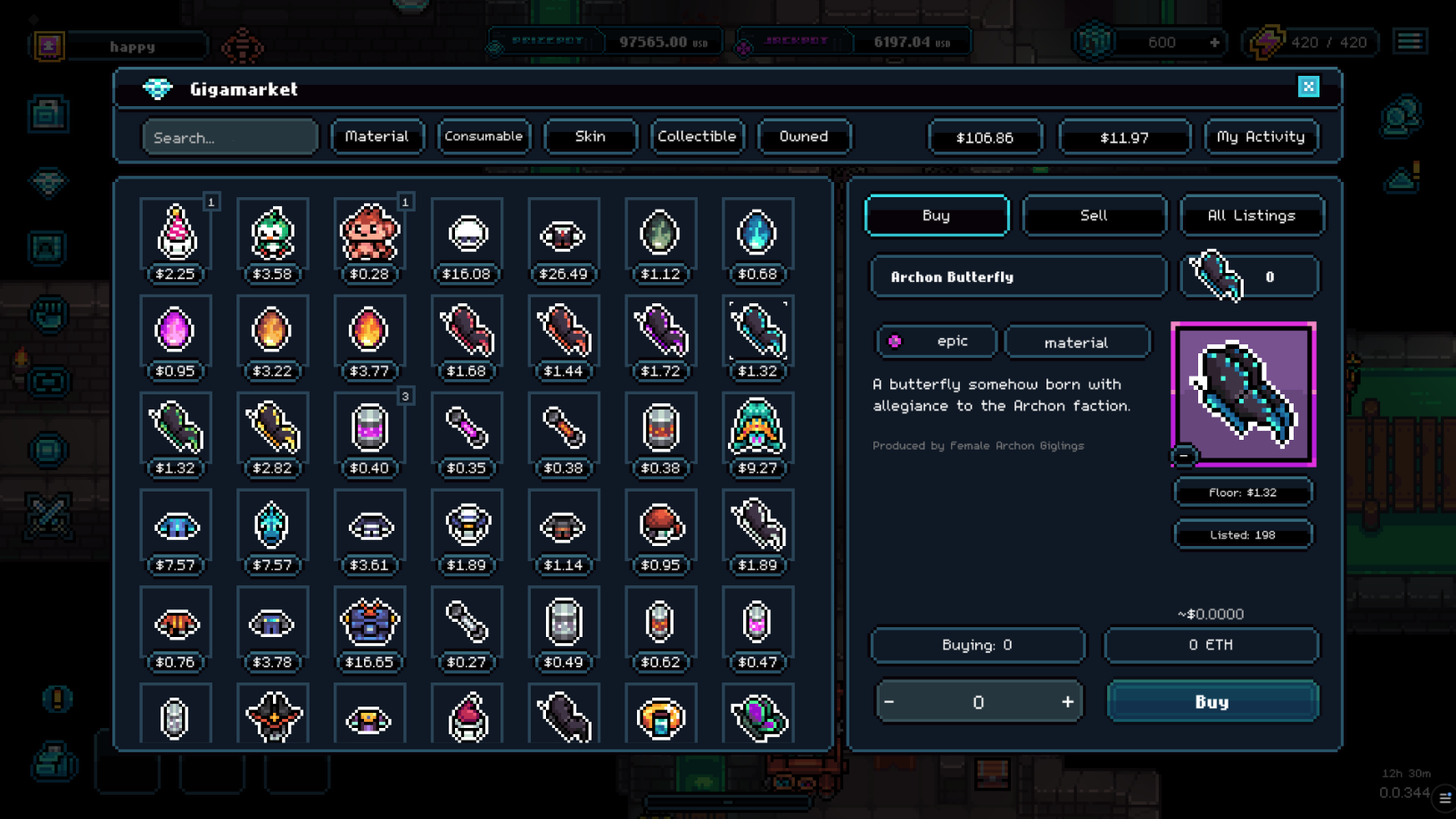Increase quantity with the plus stepper
Image resolution: width=1456 pixels, height=819 pixels.
pyautogui.click(x=1067, y=701)
